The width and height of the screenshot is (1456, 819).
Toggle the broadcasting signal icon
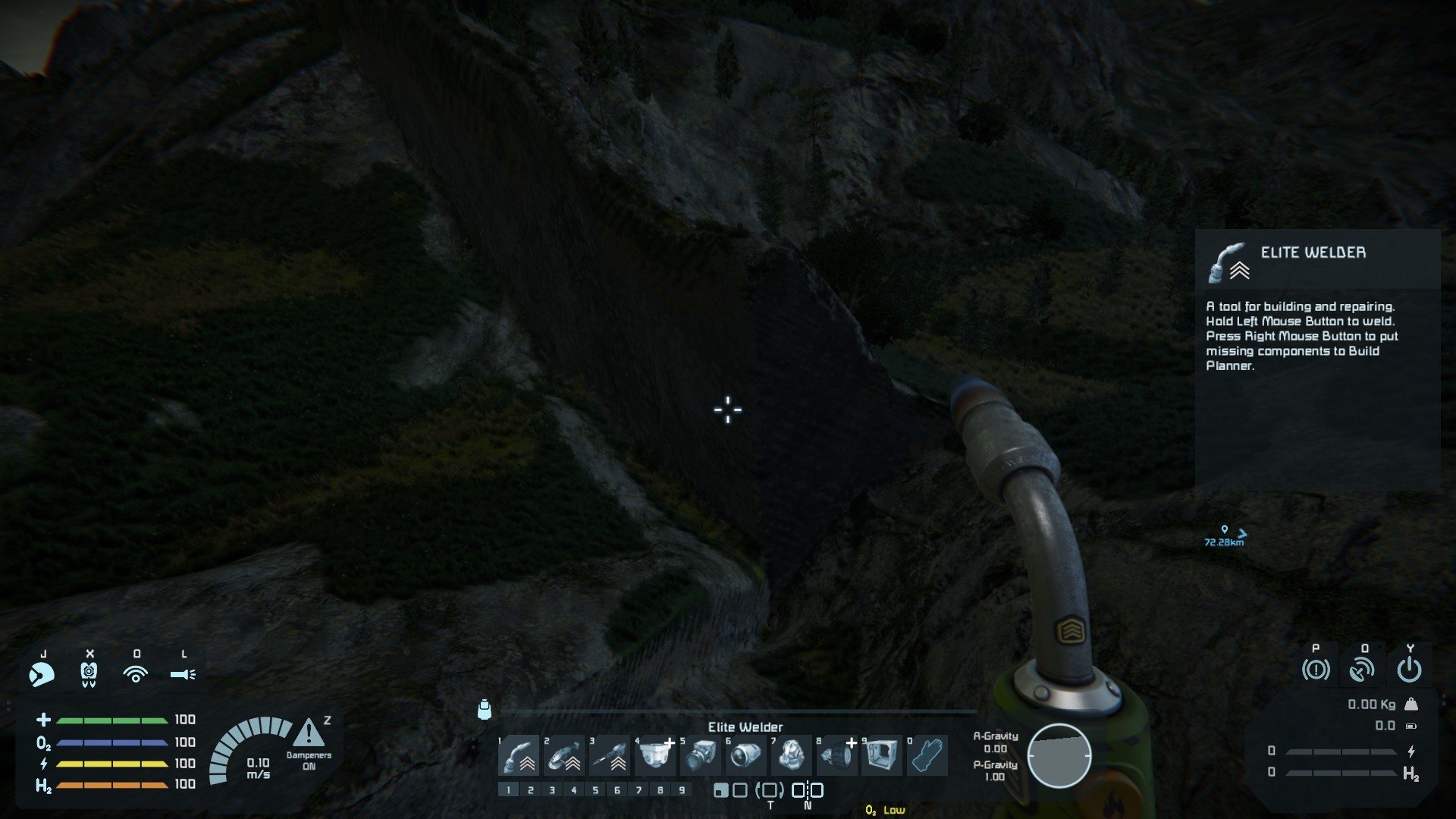click(x=136, y=673)
